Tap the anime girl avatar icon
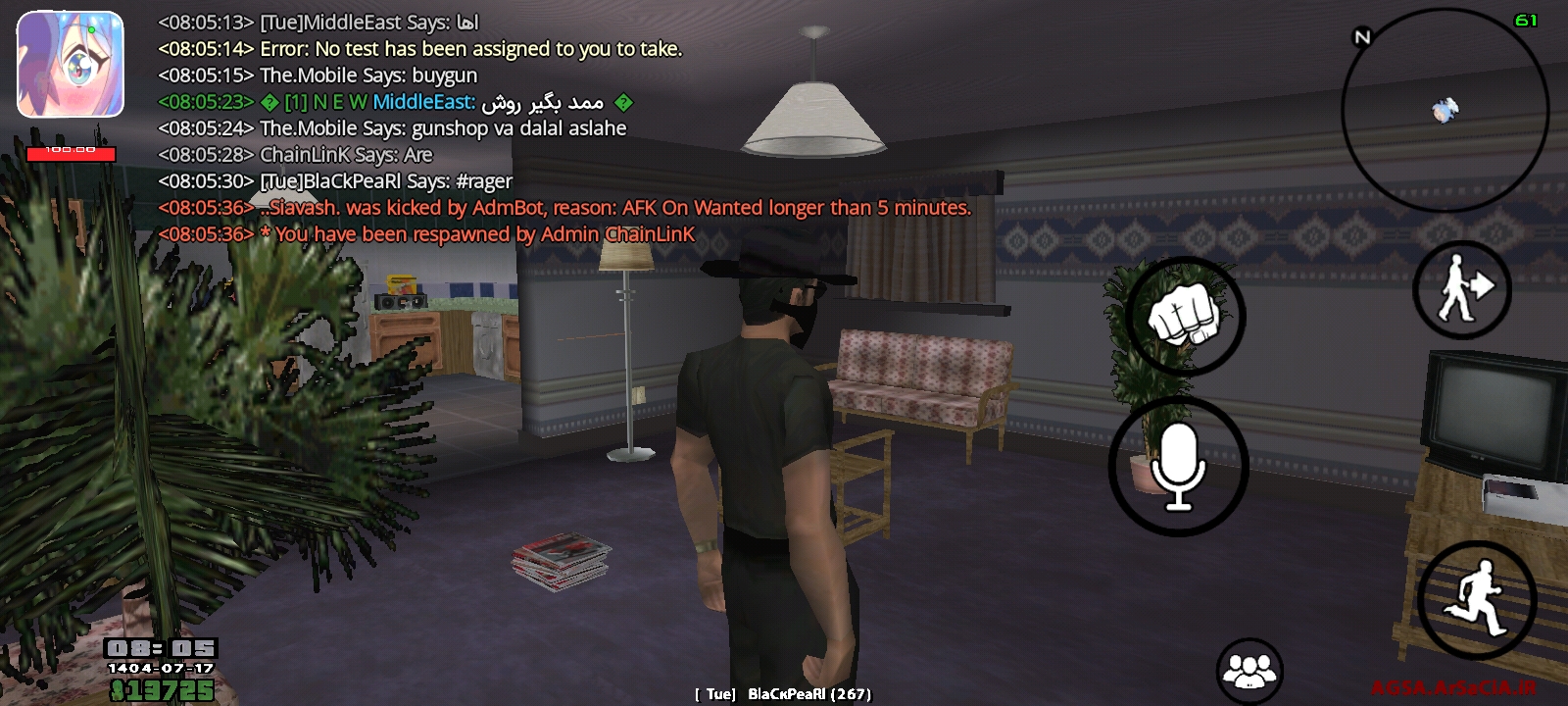This screenshot has height=706, width=1568. click(71, 65)
